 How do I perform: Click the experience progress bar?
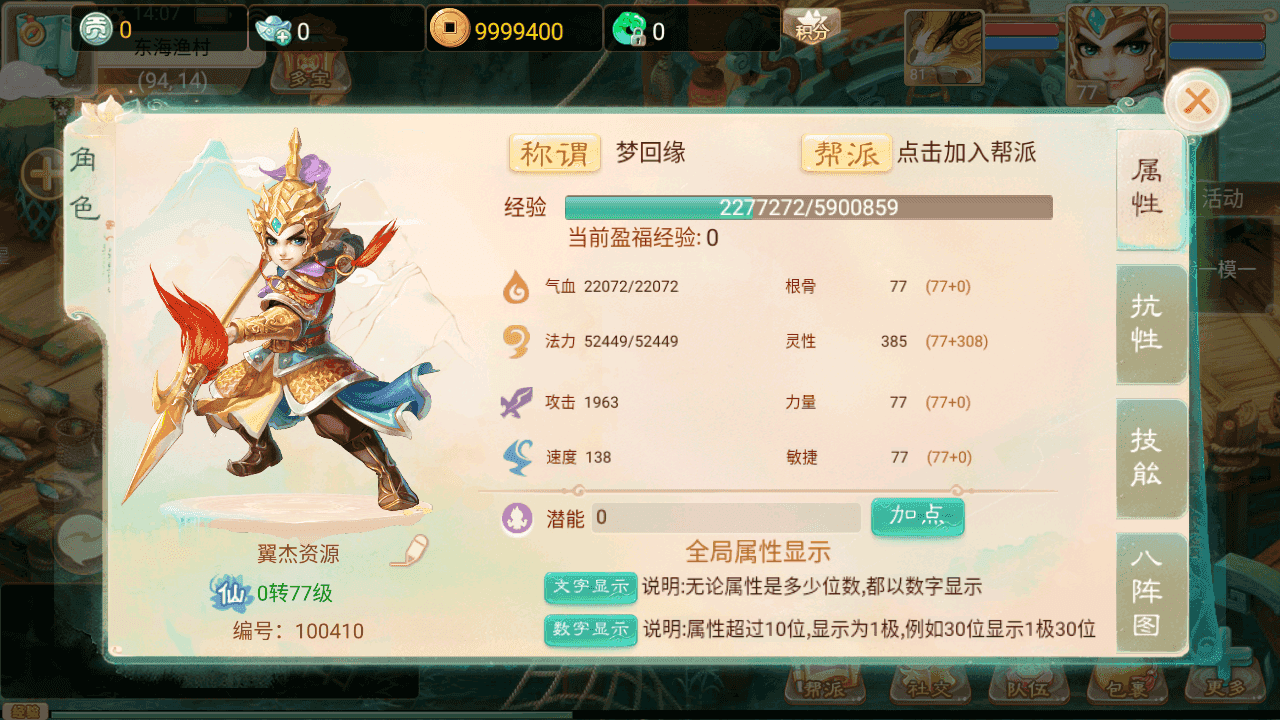809,207
